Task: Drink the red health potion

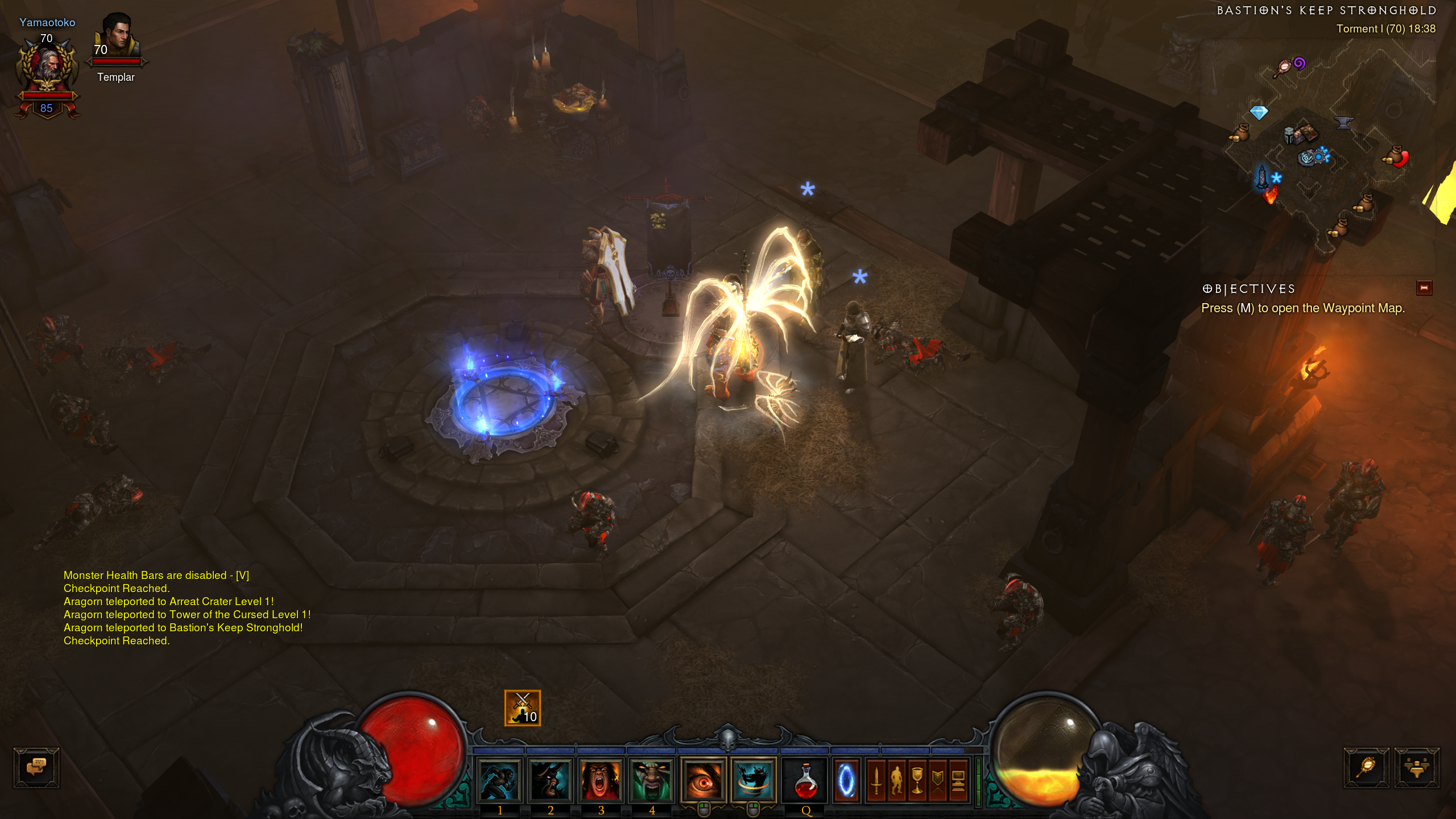Action: coord(805,780)
